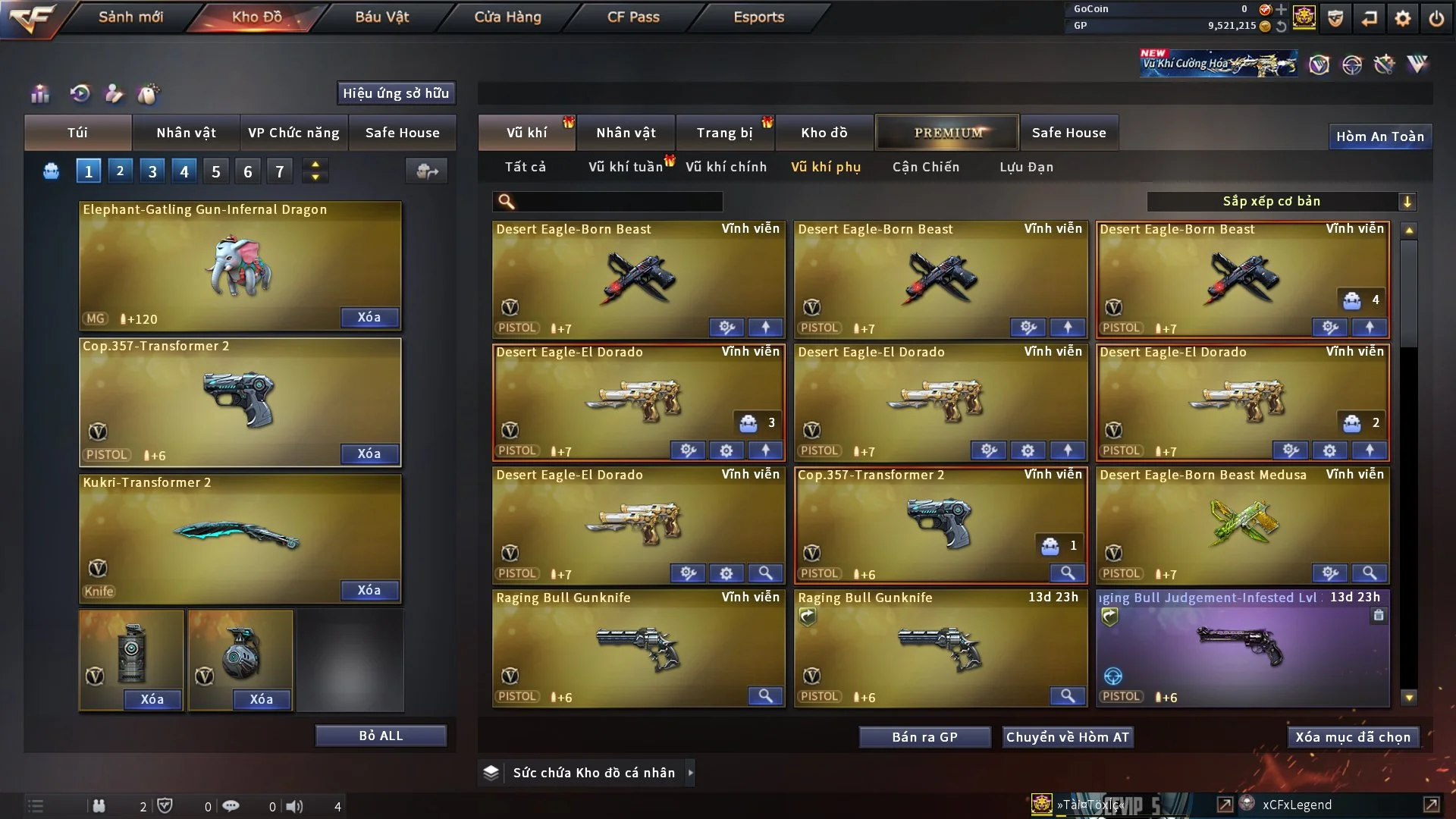Click the Bỏ ALL button
Viewport: 1456px width, 819px height.
[x=381, y=736]
